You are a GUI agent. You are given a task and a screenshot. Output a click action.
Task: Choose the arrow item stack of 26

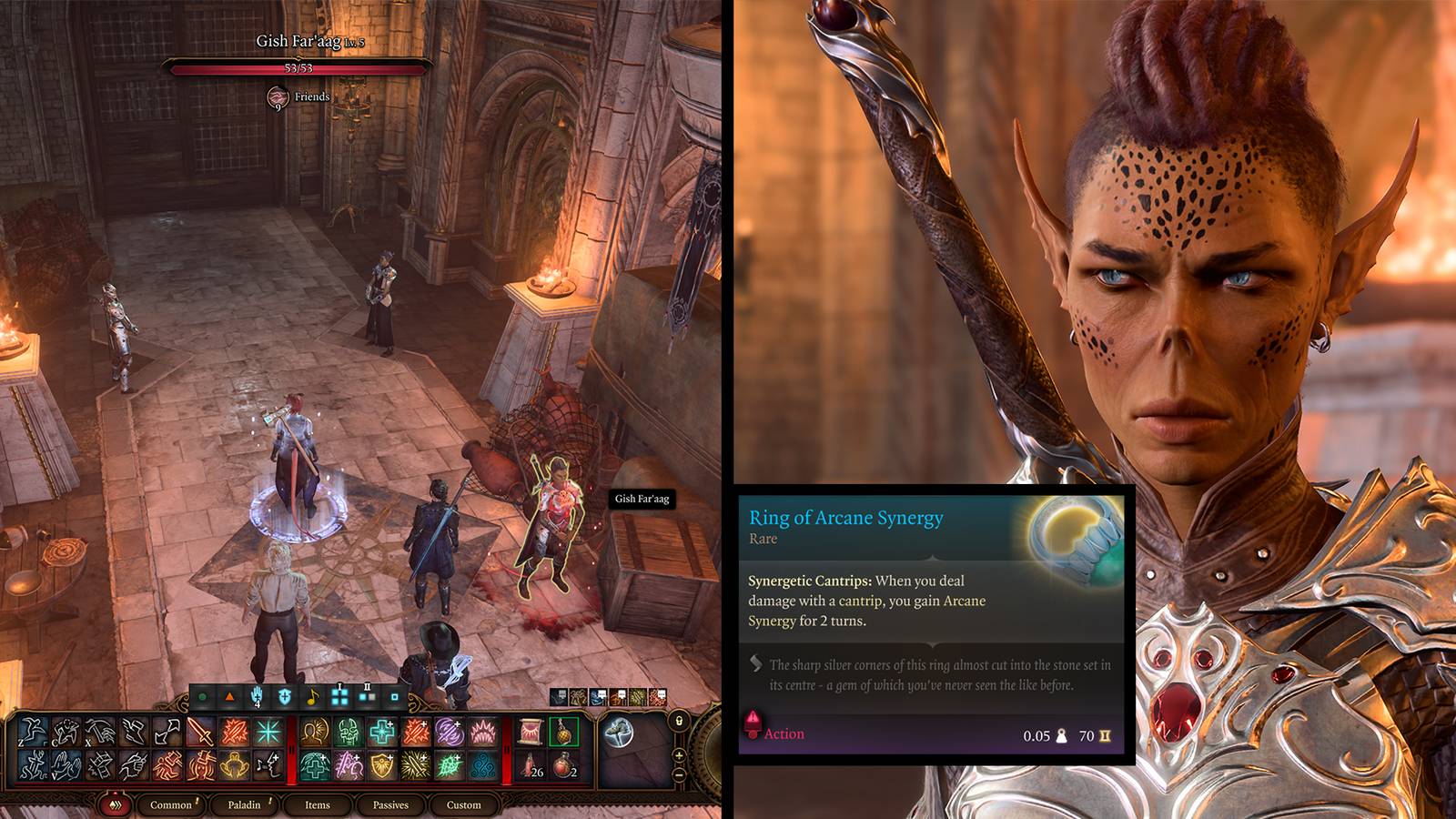click(531, 765)
